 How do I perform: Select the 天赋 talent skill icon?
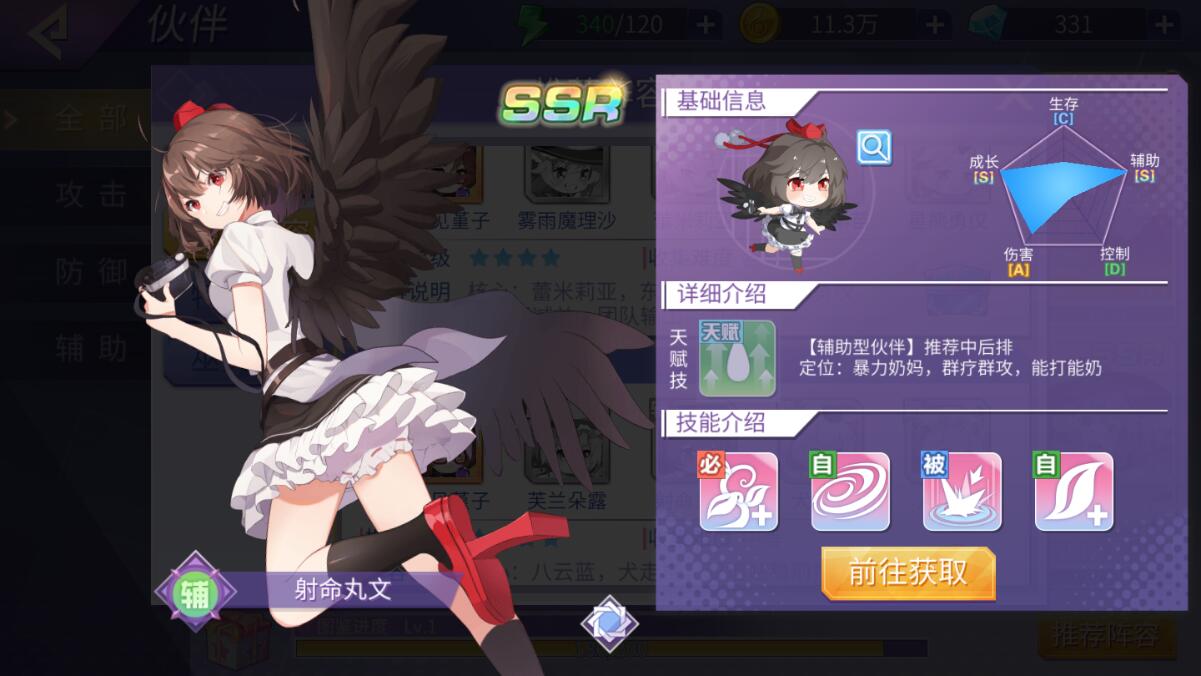click(x=737, y=358)
